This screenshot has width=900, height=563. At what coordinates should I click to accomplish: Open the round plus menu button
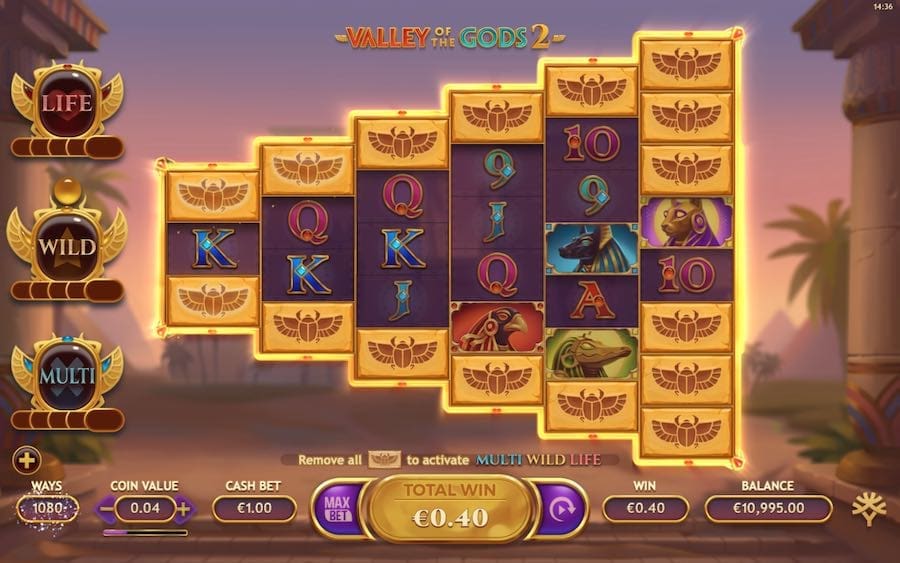27,461
